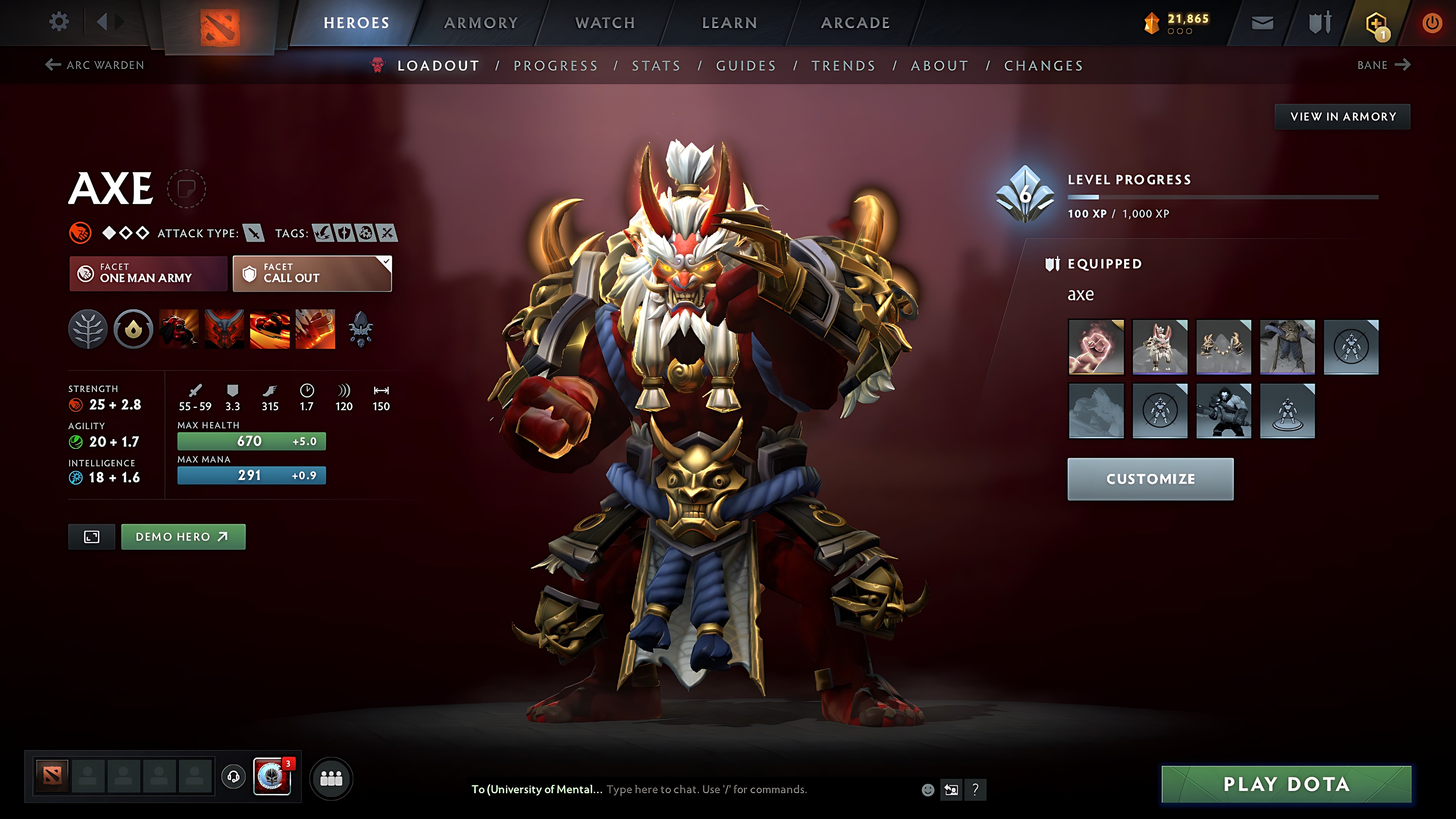The width and height of the screenshot is (1456, 819).
Task: Expand the Call Out facet chevron
Action: pyautogui.click(x=385, y=262)
